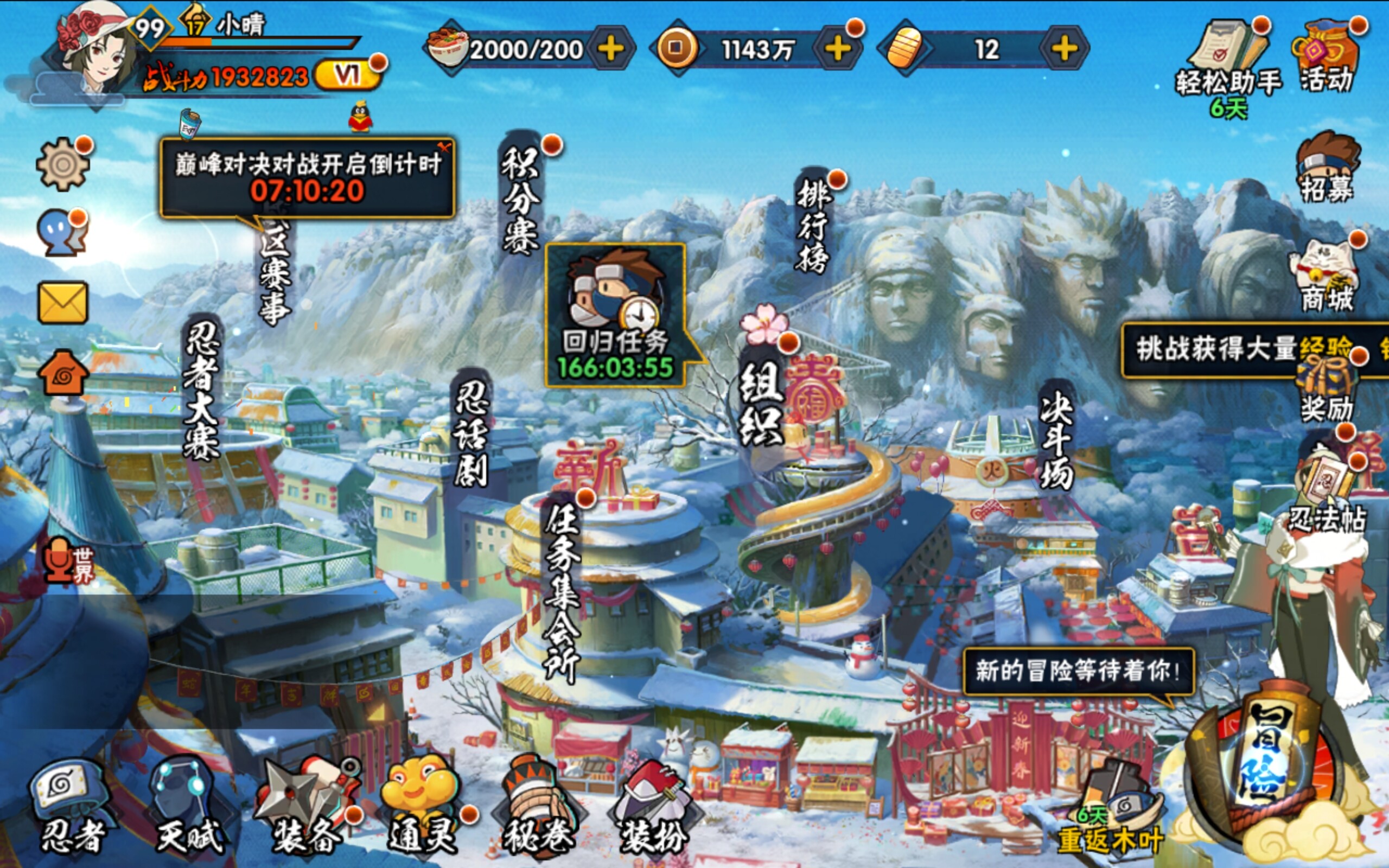Open the 招募 recruit screen
Viewport: 1389px width, 868px height.
tap(1327, 168)
